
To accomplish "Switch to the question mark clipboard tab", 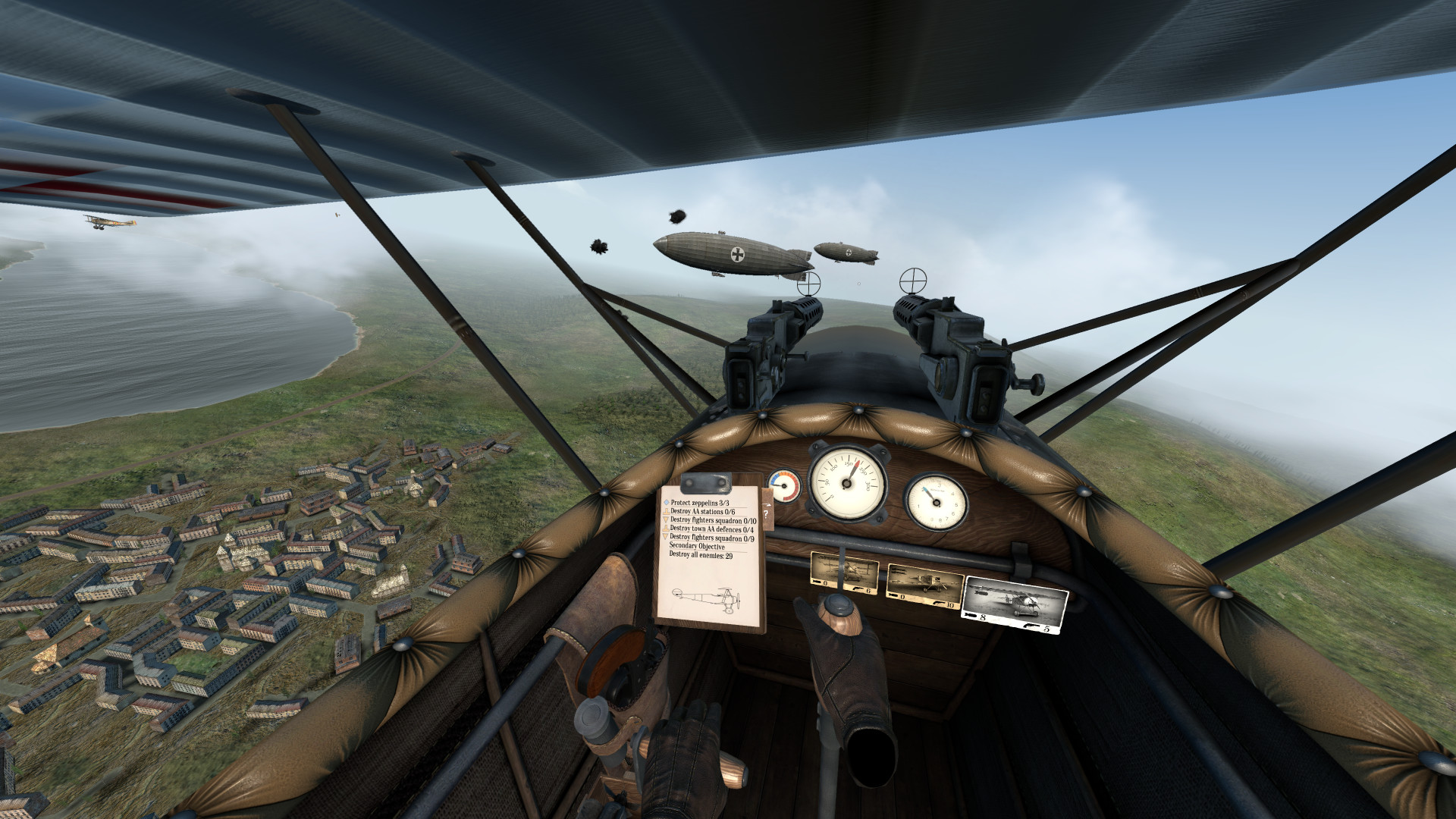I will [766, 514].
